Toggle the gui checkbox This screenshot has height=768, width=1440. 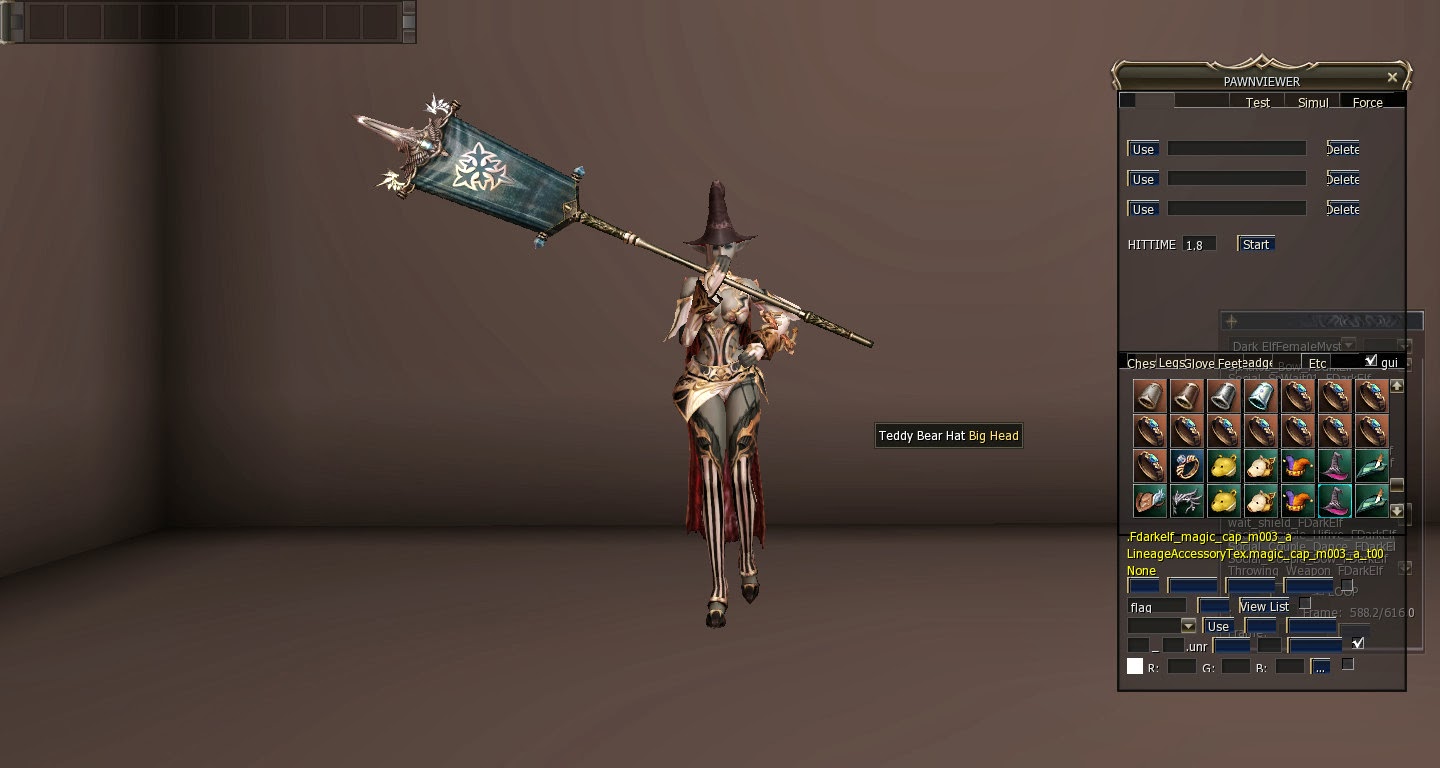point(1371,360)
